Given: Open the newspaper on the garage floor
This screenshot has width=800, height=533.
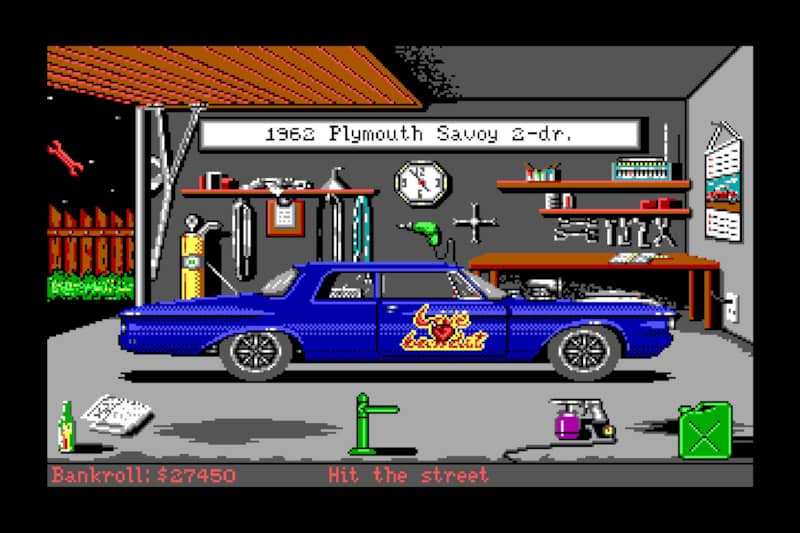Looking at the screenshot, I should (117, 413).
